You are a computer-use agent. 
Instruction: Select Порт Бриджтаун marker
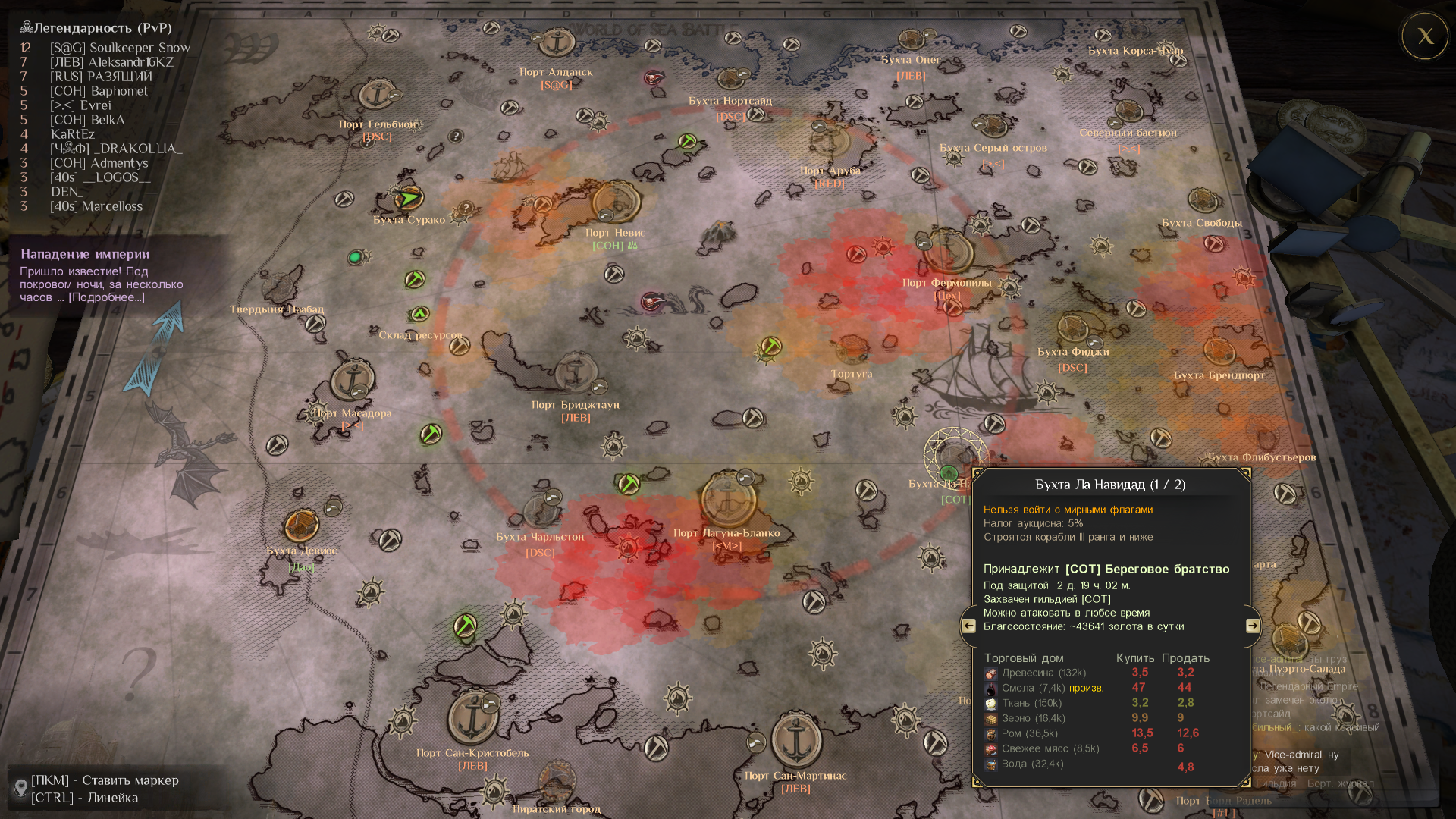pyautogui.click(x=575, y=373)
